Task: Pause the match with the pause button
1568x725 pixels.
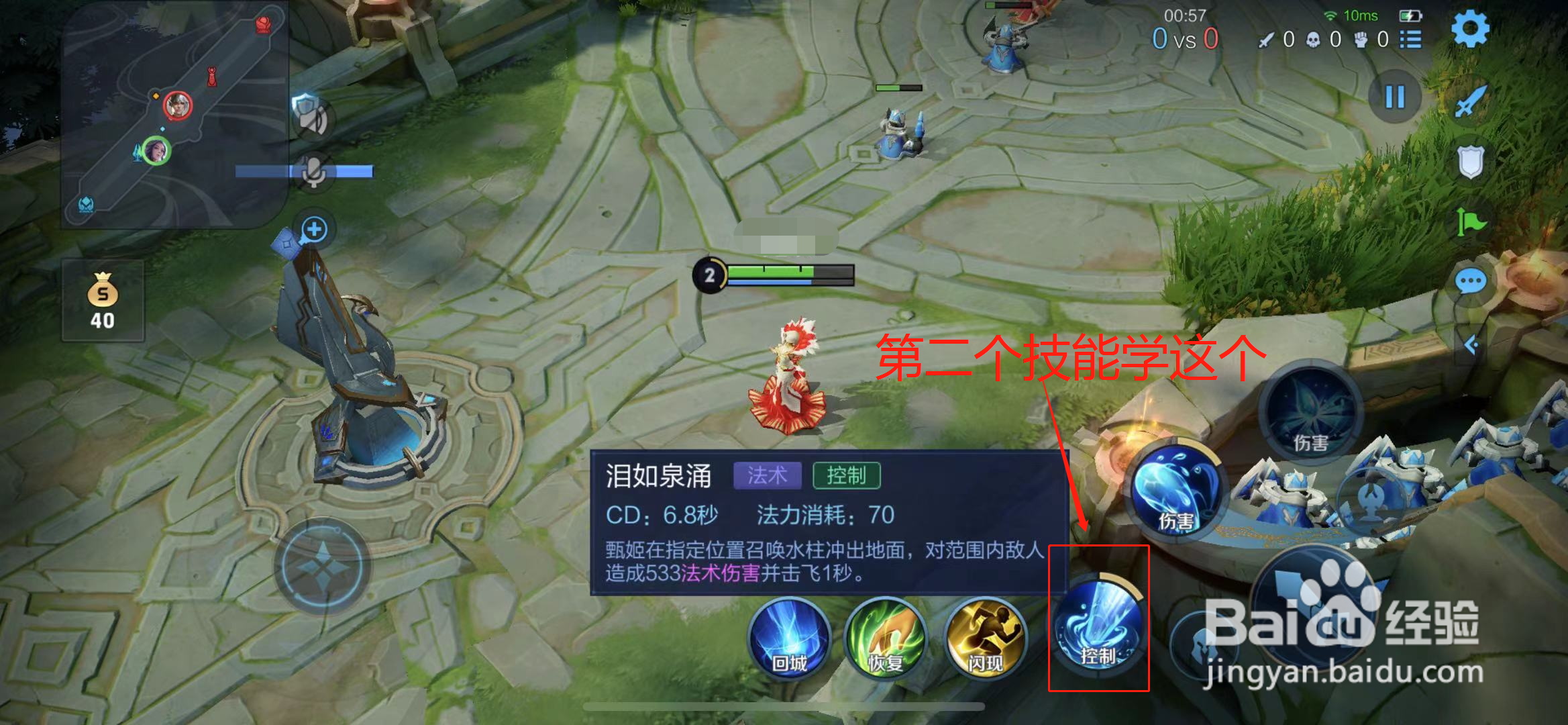Action: (x=1394, y=97)
